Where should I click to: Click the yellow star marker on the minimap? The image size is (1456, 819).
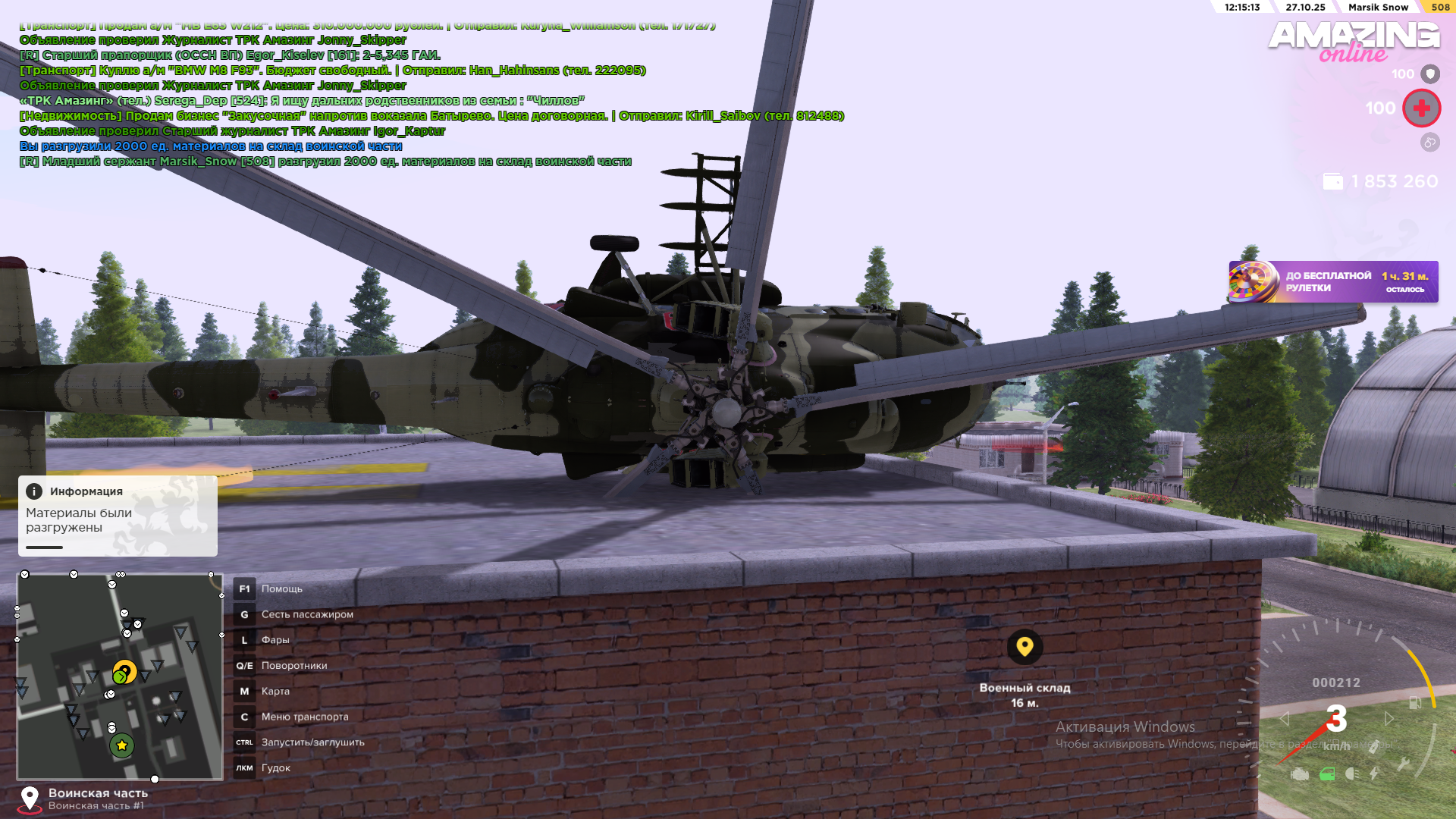[121, 746]
